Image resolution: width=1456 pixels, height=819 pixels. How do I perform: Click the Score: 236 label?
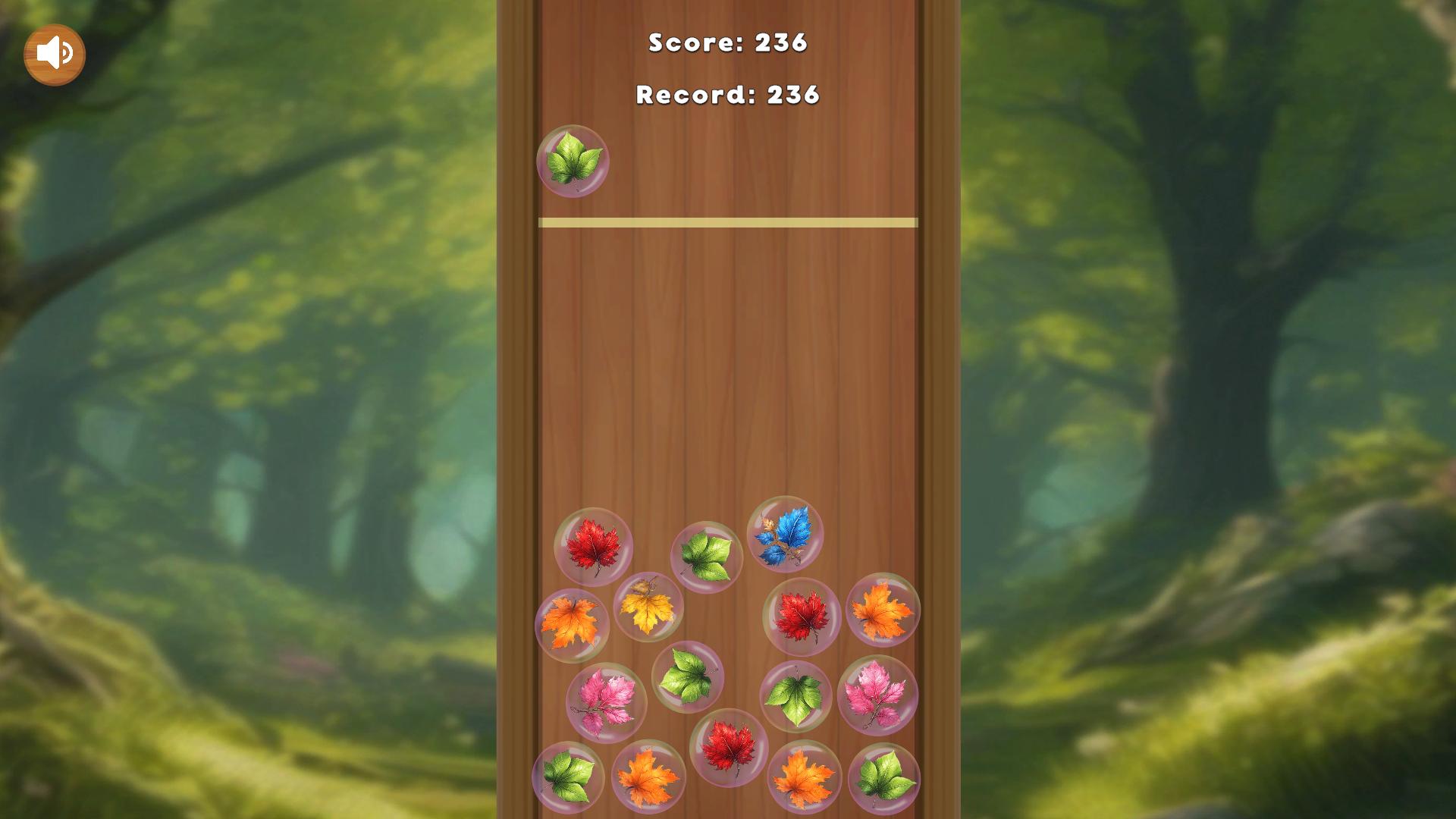click(726, 44)
